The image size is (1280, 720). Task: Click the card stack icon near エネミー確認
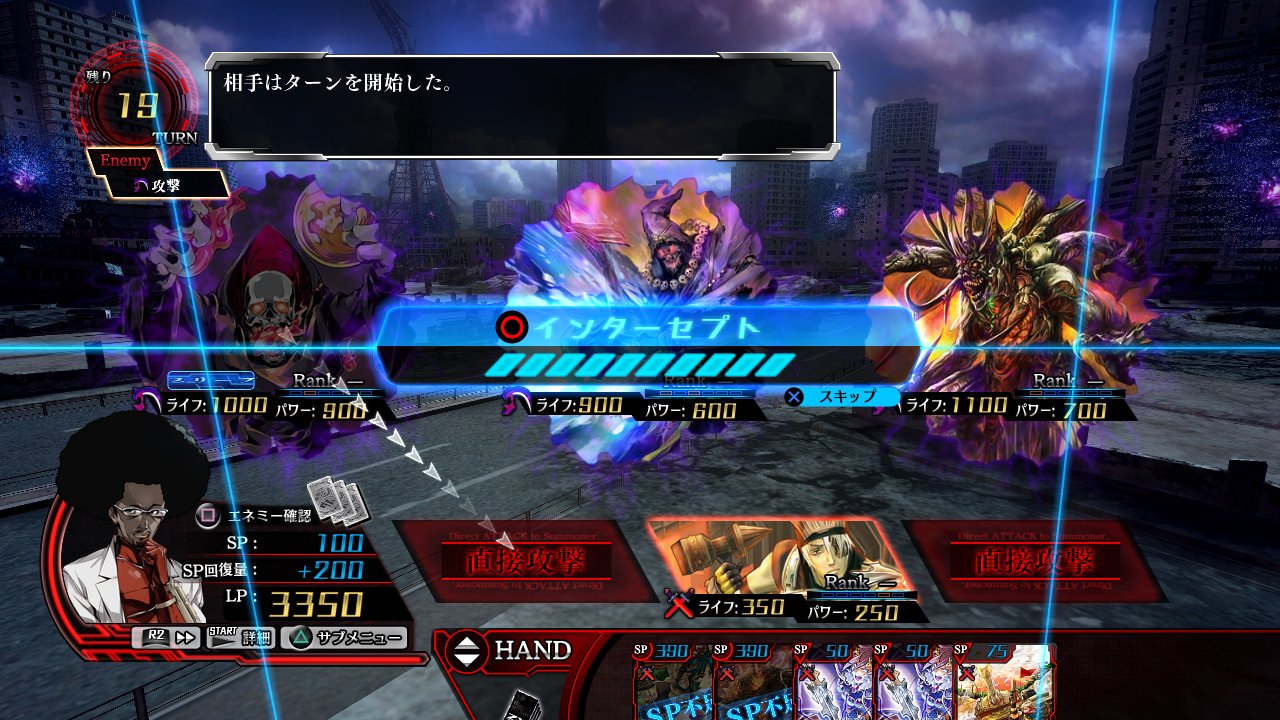334,503
